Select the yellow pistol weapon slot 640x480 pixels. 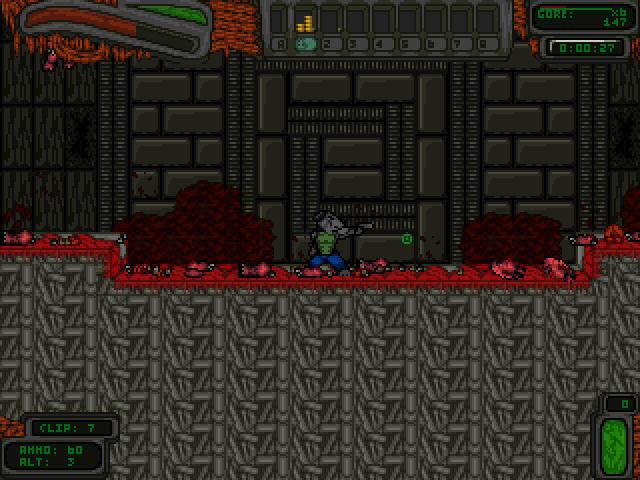point(308,20)
